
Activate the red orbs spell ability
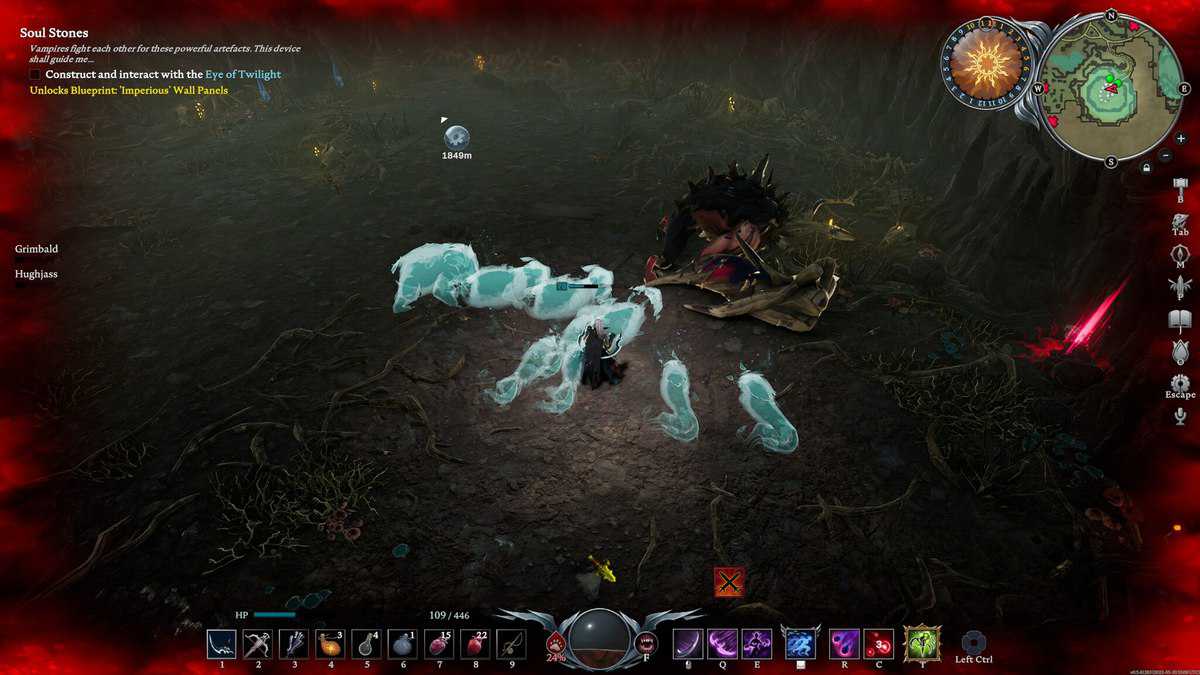click(879, 643)
